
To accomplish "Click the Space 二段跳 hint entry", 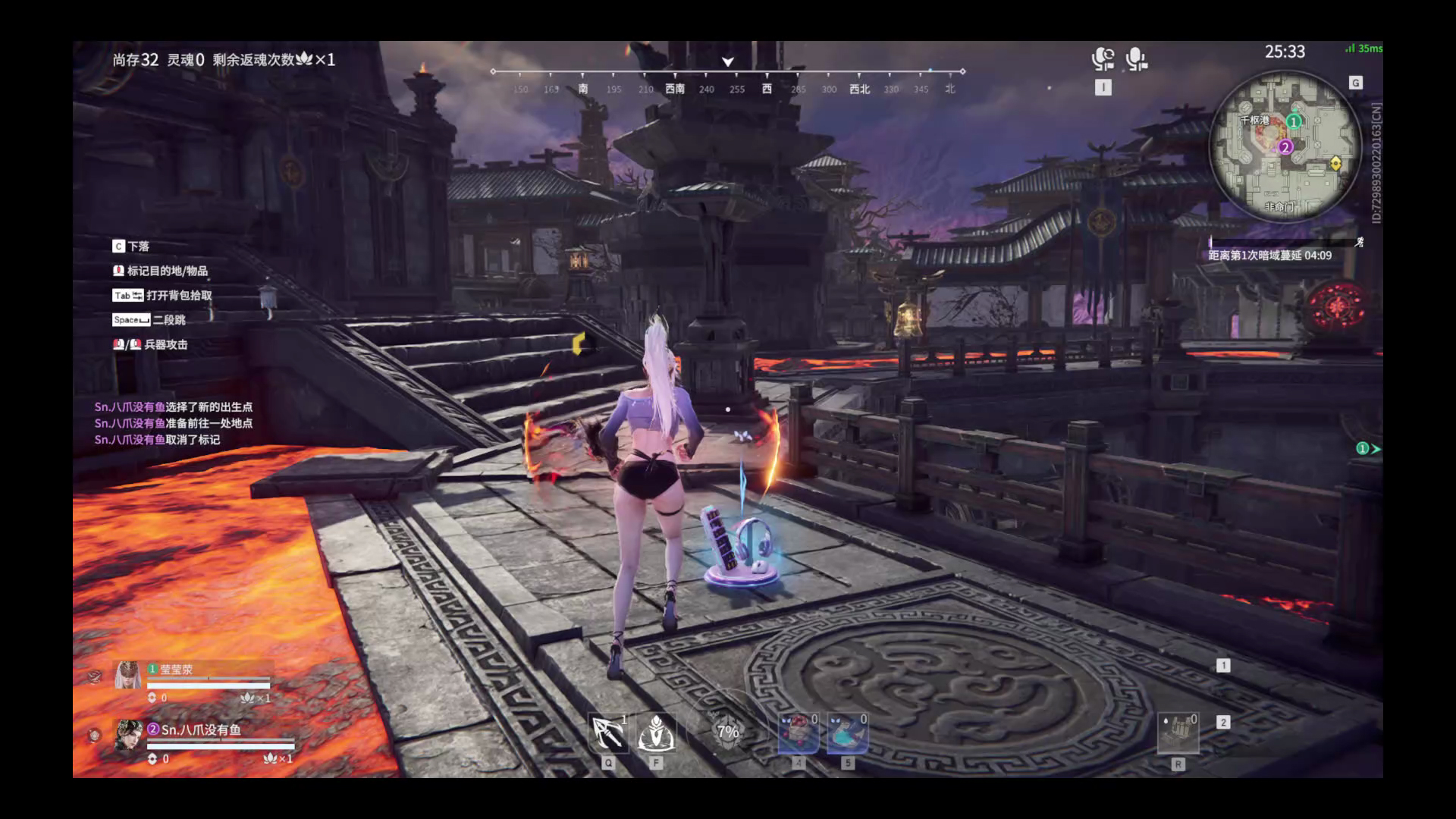I will pos(149,320).
